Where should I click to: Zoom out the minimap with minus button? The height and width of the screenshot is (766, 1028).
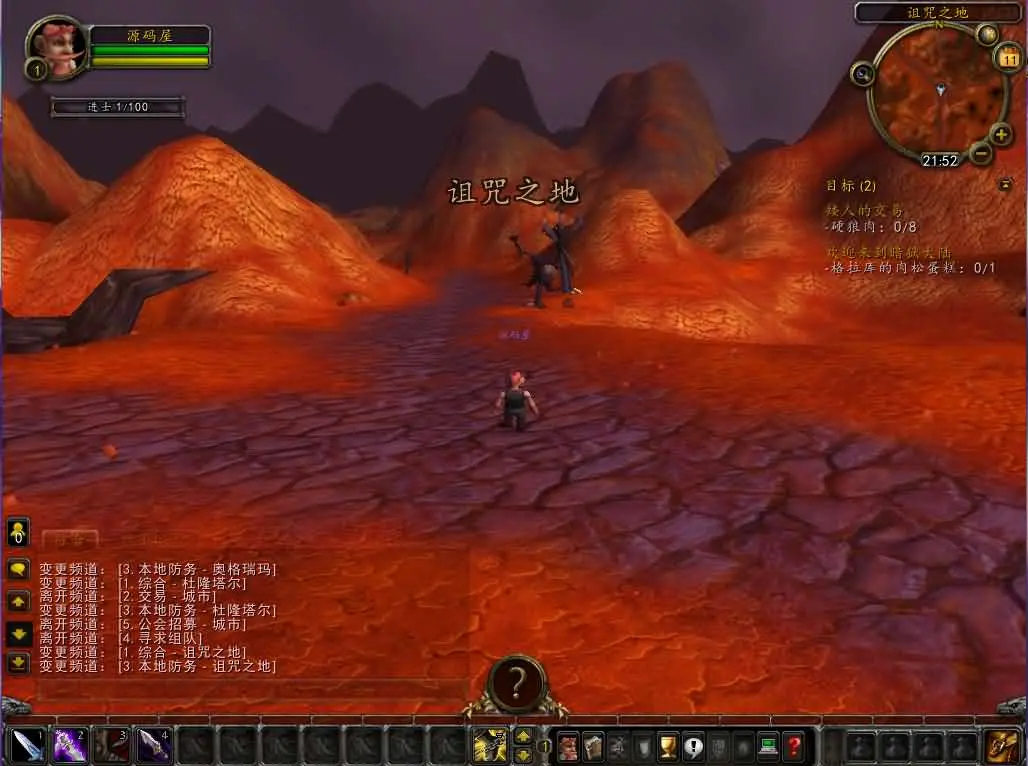981,153
